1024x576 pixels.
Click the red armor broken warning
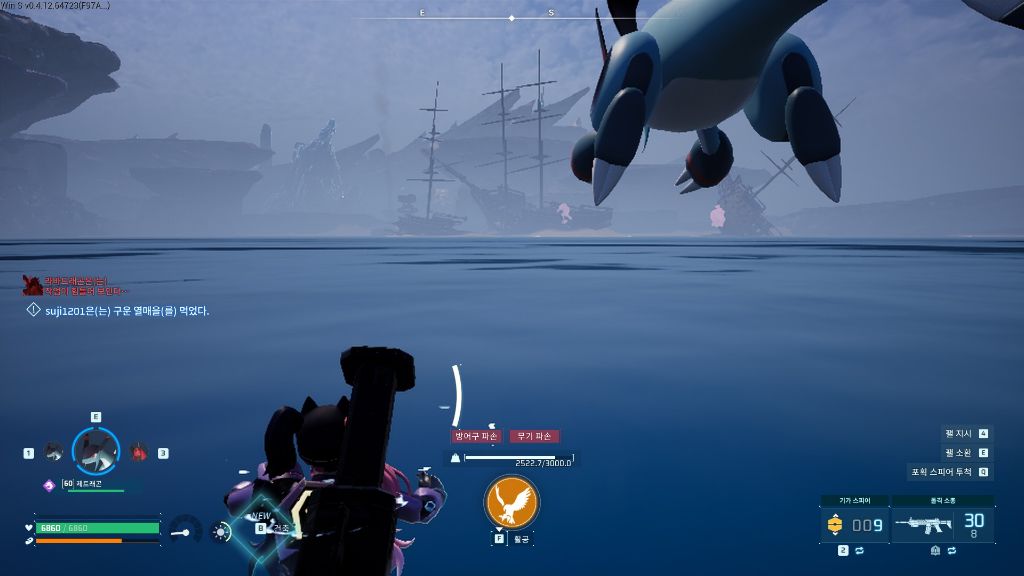pos(476,436)
